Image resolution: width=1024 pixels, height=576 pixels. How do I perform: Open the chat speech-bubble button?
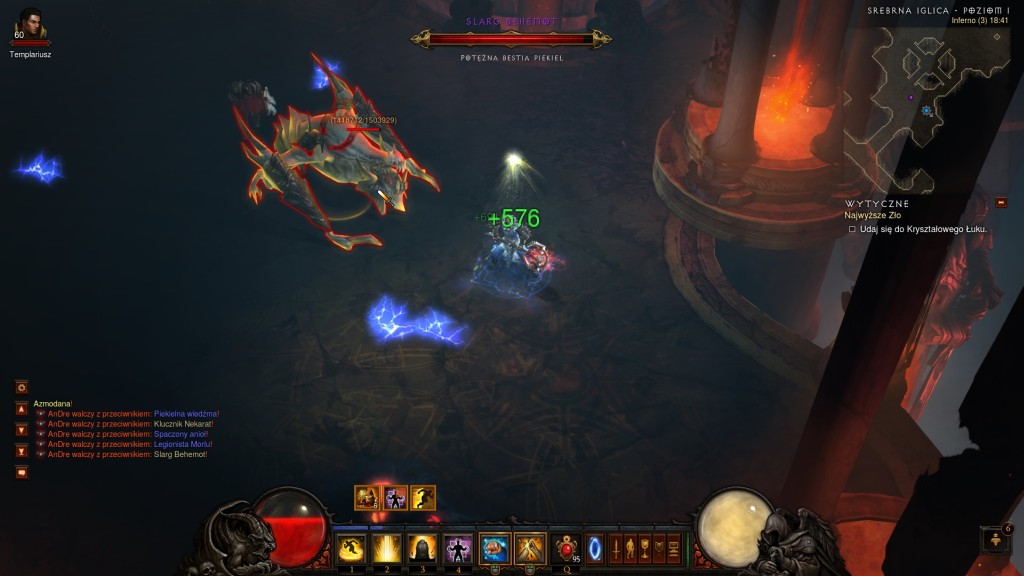pos(21,472)
